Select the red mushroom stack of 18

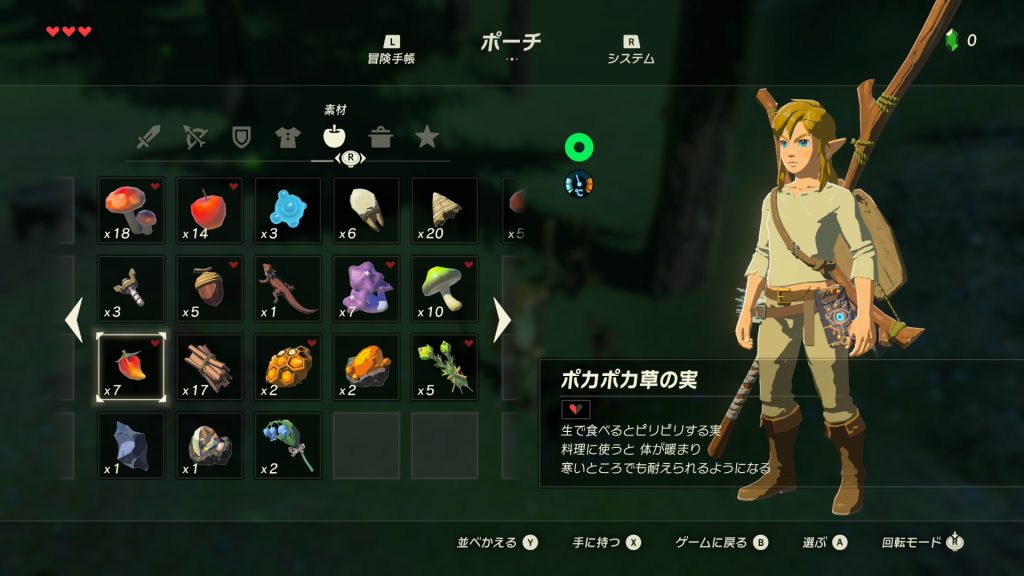click(x=131, y=211)
